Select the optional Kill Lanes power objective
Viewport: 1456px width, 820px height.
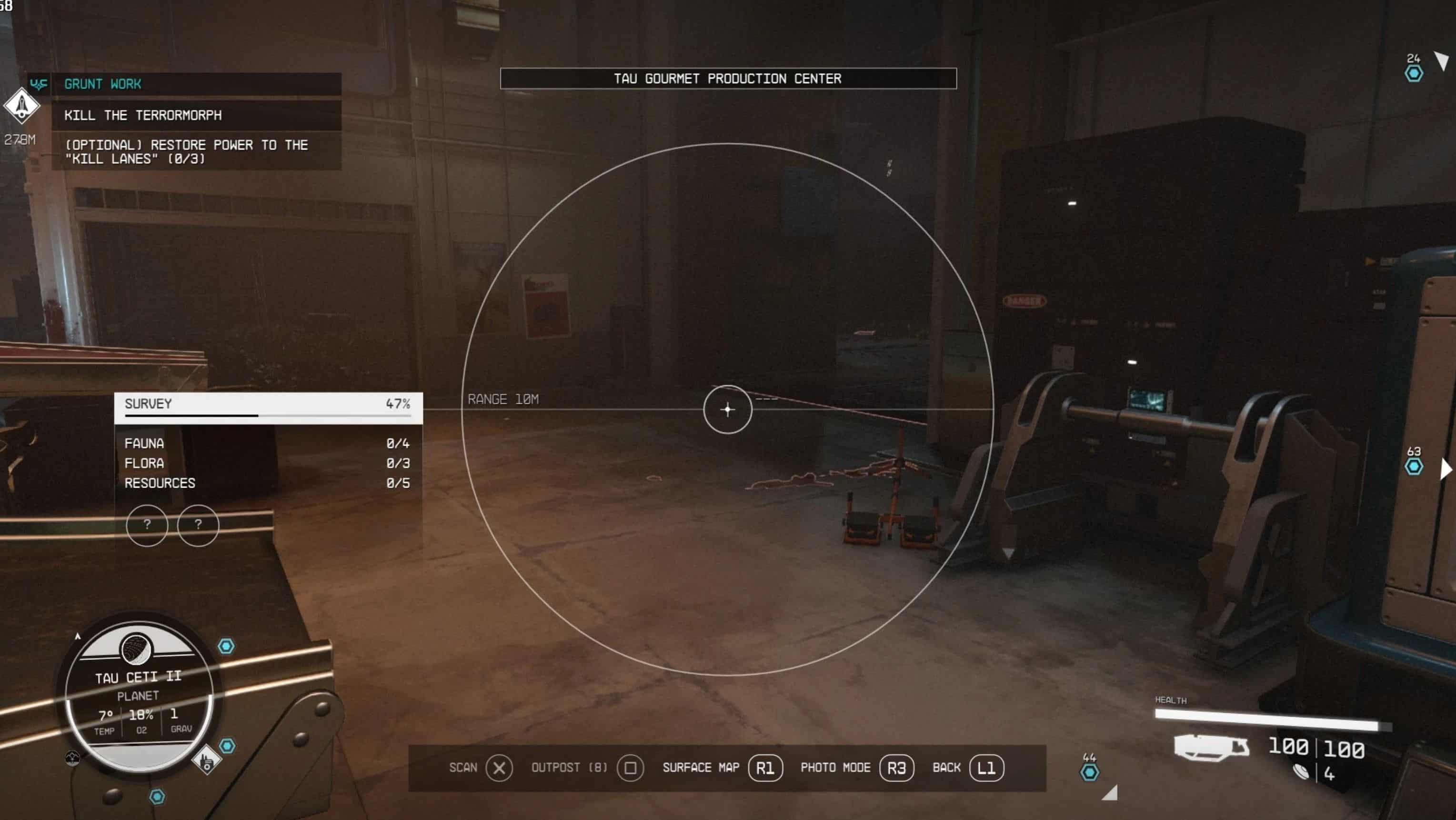click(186, 151)
